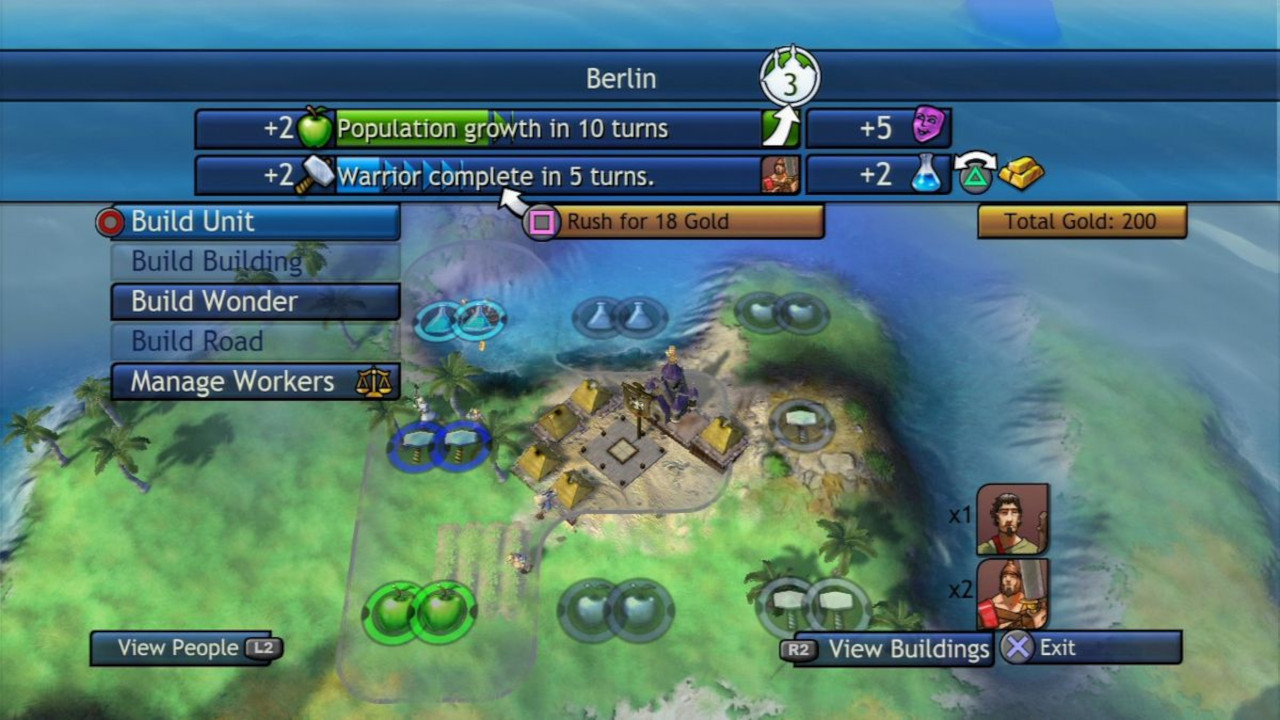Click the Exit option

click(1060, 647)
